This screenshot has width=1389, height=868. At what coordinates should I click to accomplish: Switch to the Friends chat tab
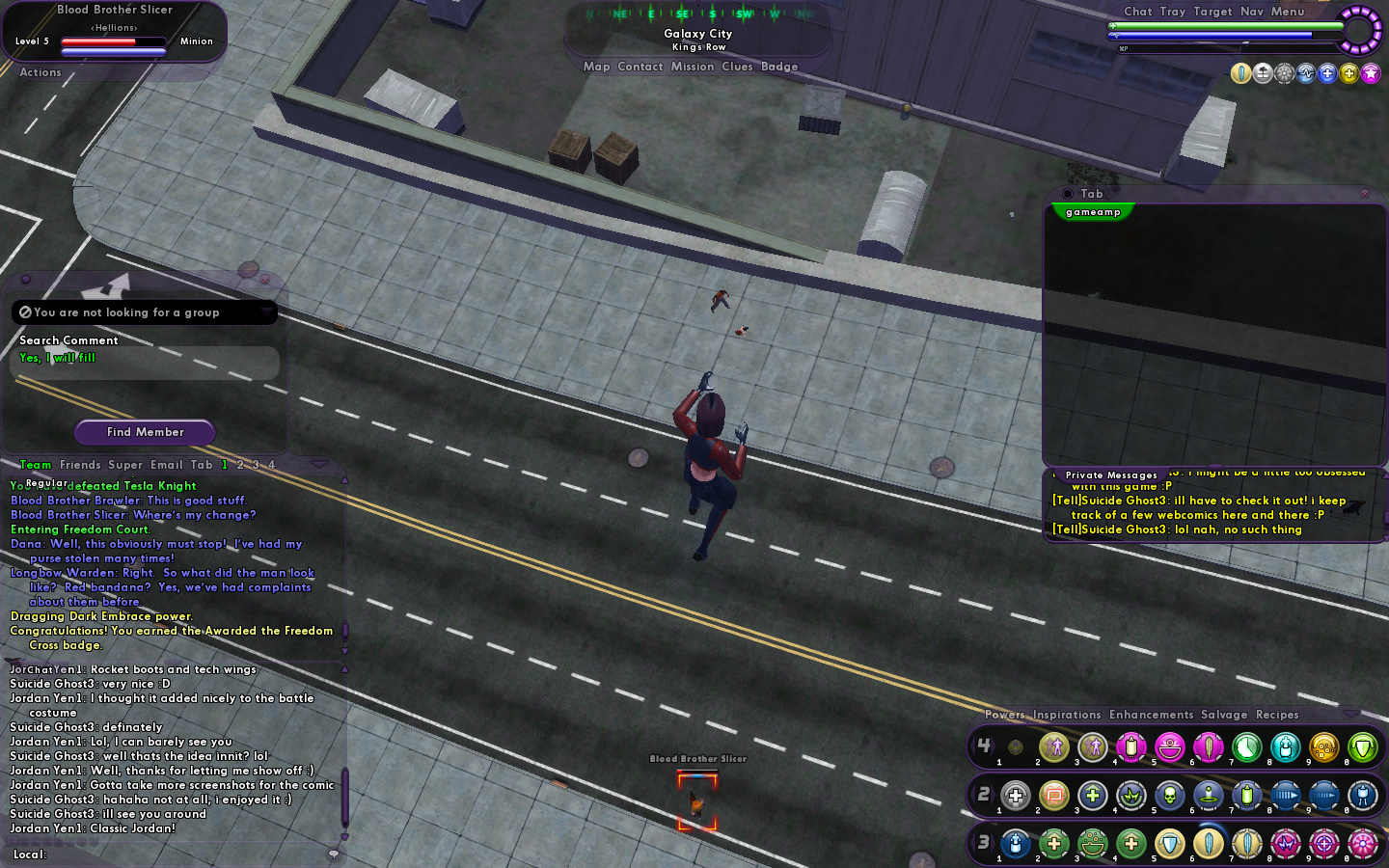80,465
